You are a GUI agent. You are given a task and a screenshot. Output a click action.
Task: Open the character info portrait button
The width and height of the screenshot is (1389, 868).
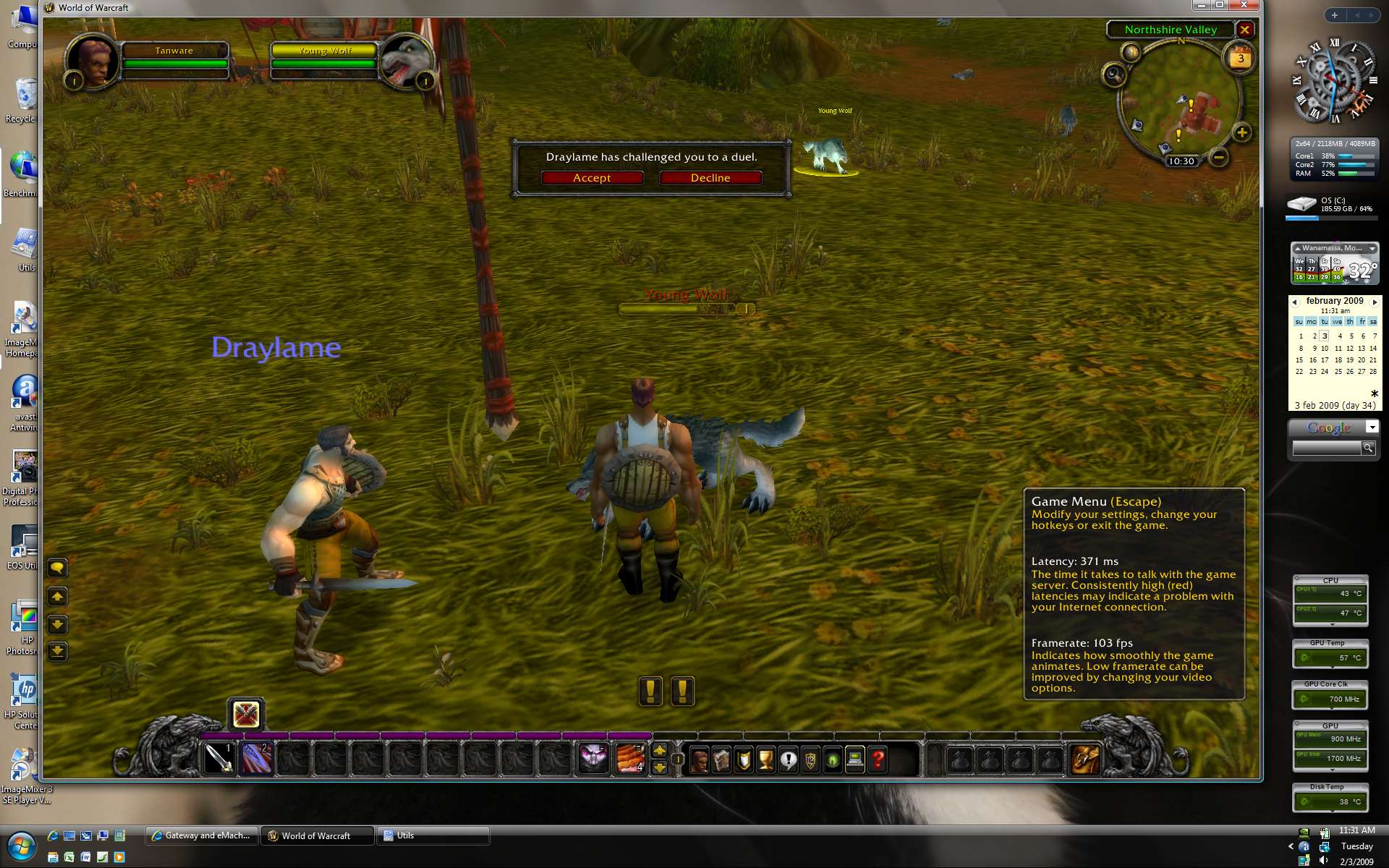[699, 760]
